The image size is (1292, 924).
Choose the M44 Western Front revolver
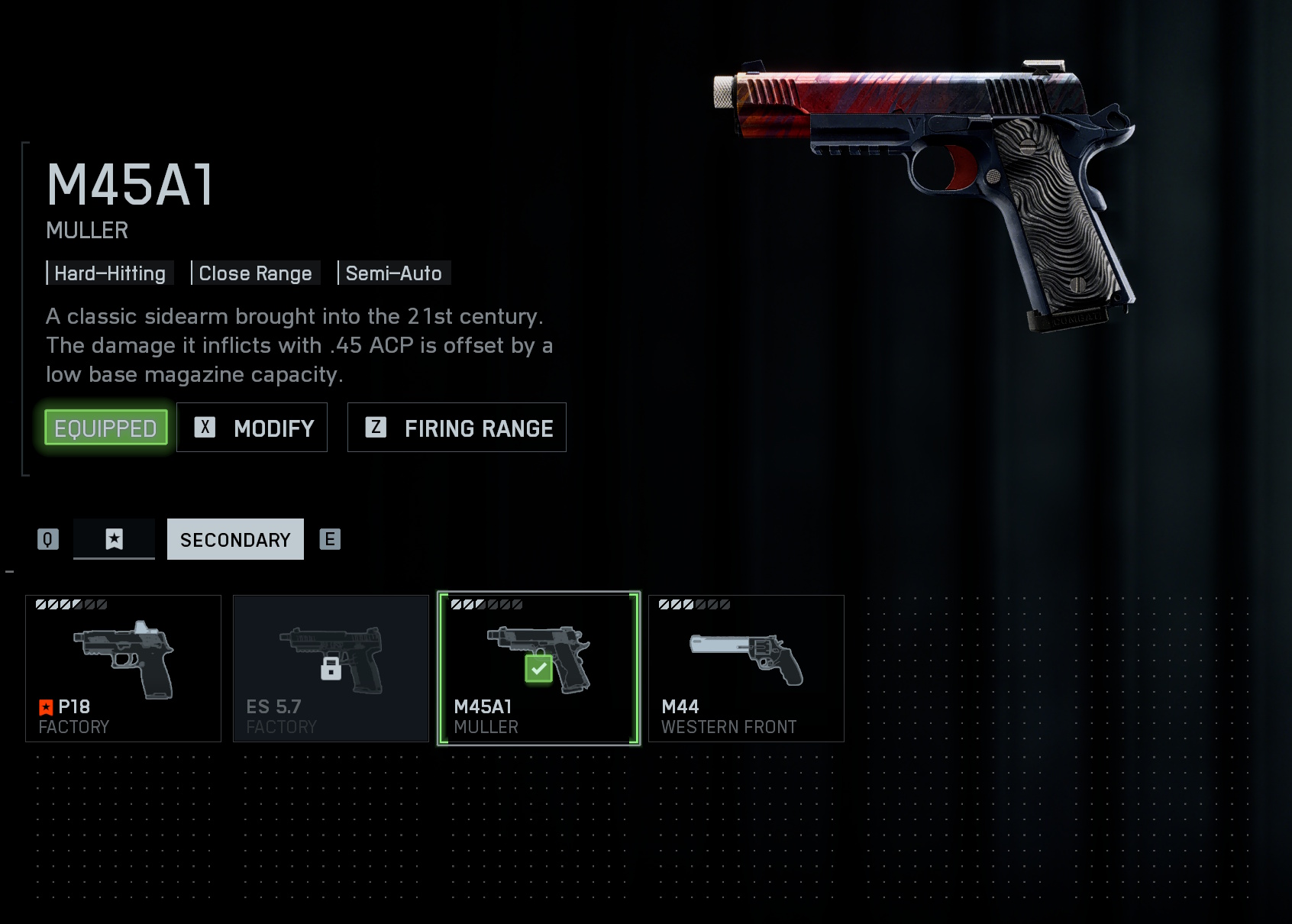coord(746,668)
